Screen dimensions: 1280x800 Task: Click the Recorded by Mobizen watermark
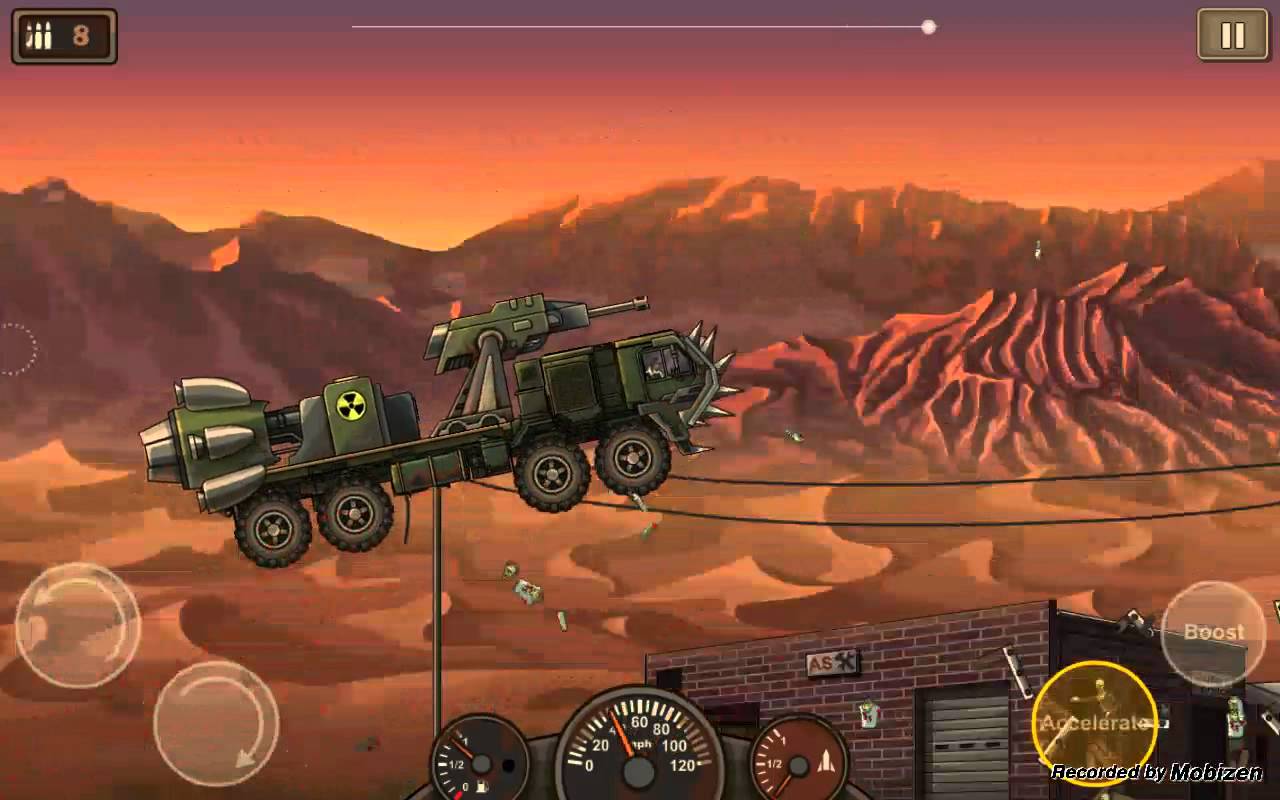coord(1155,772)
